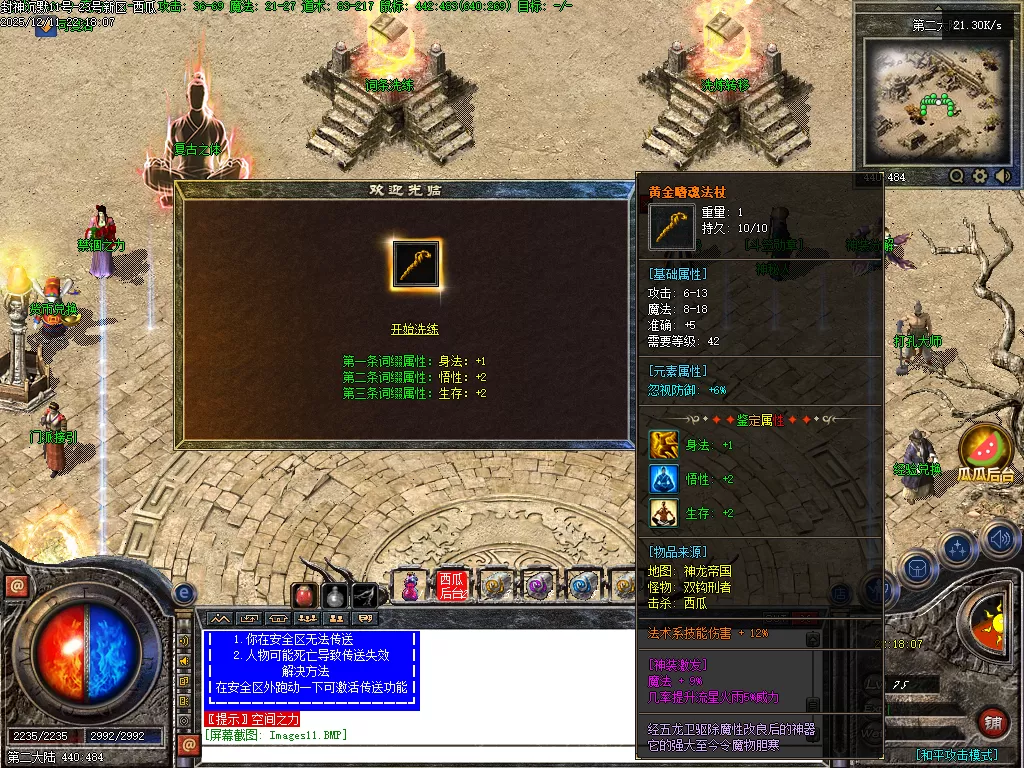This screenshot has width=1024, height=768.
Task: Select the pink gourd potion hotbar slot
Action: (409, 586)
